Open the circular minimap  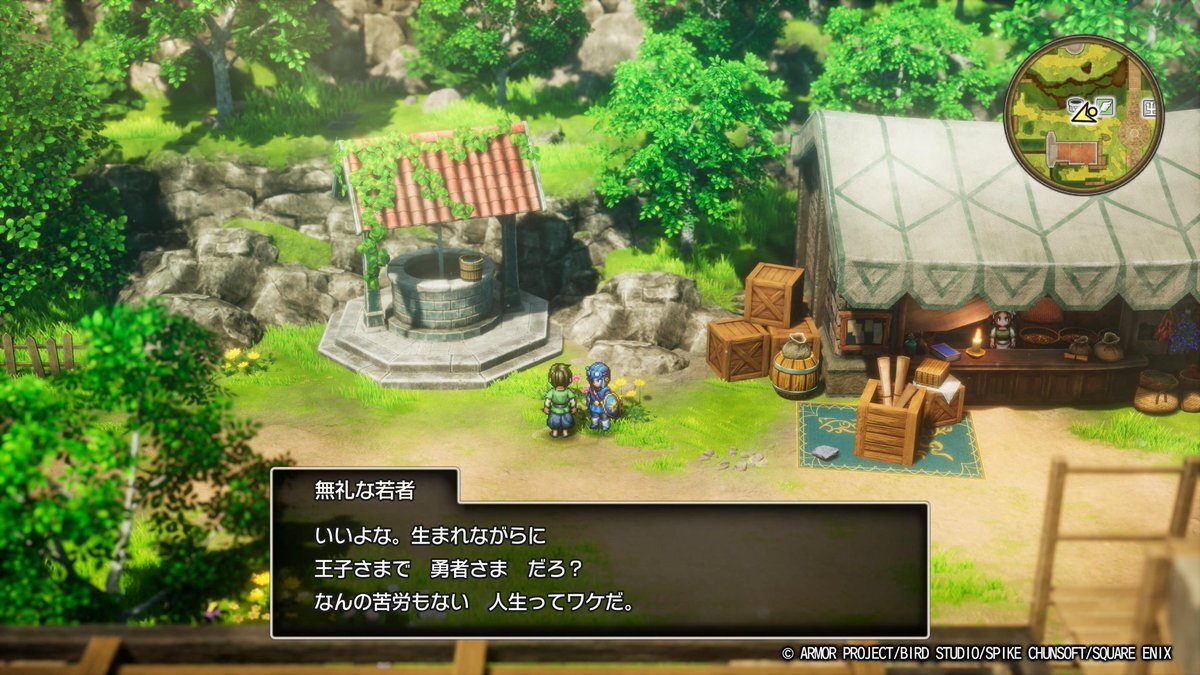[1083, 115]
